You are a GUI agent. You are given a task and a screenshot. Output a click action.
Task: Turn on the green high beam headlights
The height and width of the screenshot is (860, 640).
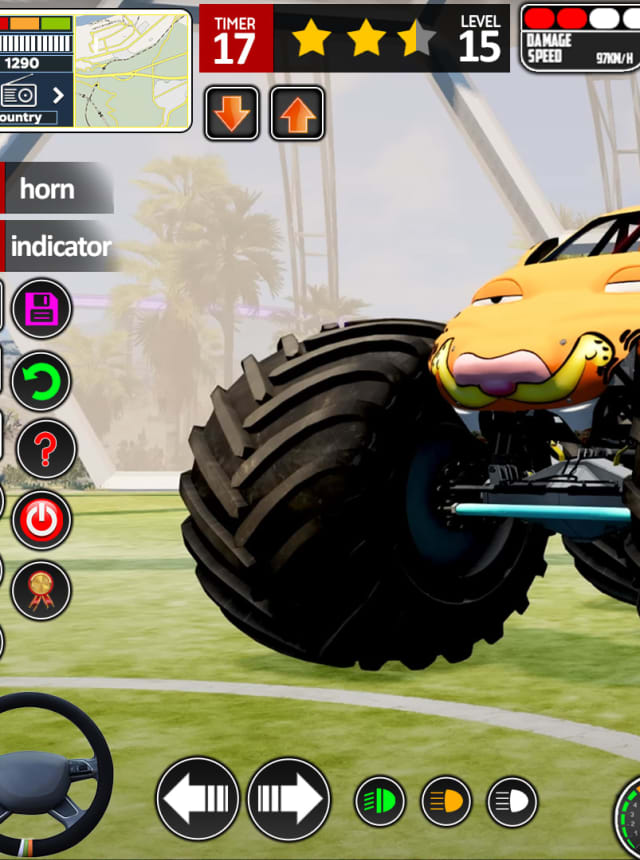pos(380,801)
